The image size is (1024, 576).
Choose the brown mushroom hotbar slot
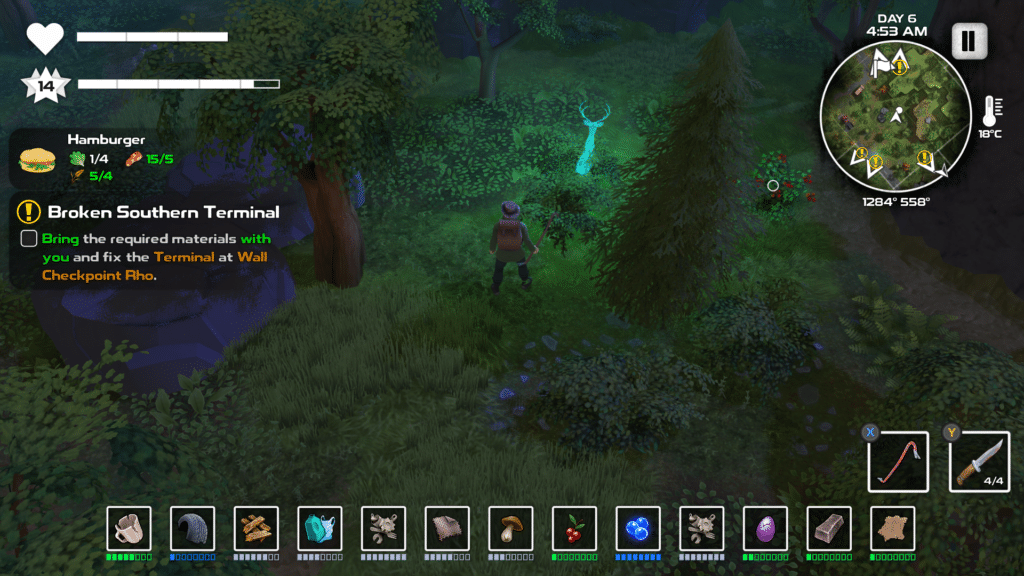pos(511,528)
